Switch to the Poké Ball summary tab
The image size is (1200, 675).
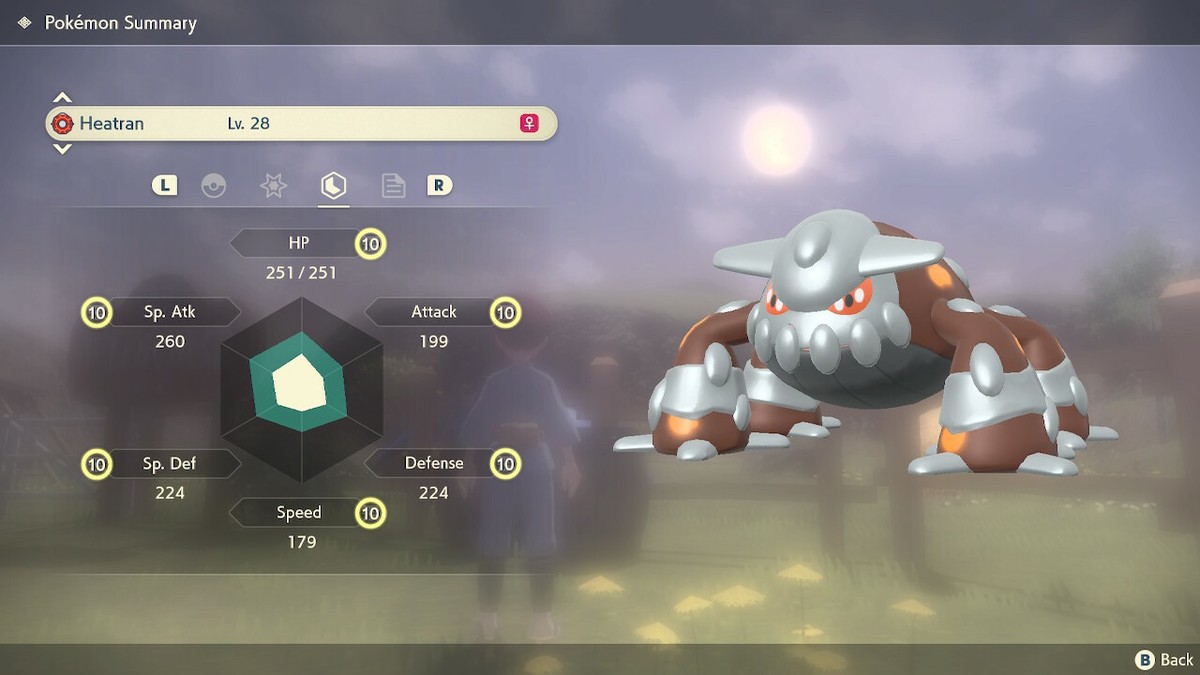click(x=214, y=186)
